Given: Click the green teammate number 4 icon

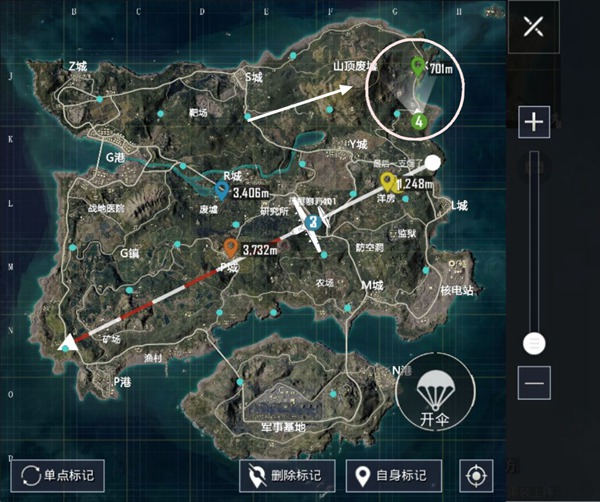Looking at the screenshot, I should coord(419,122).
